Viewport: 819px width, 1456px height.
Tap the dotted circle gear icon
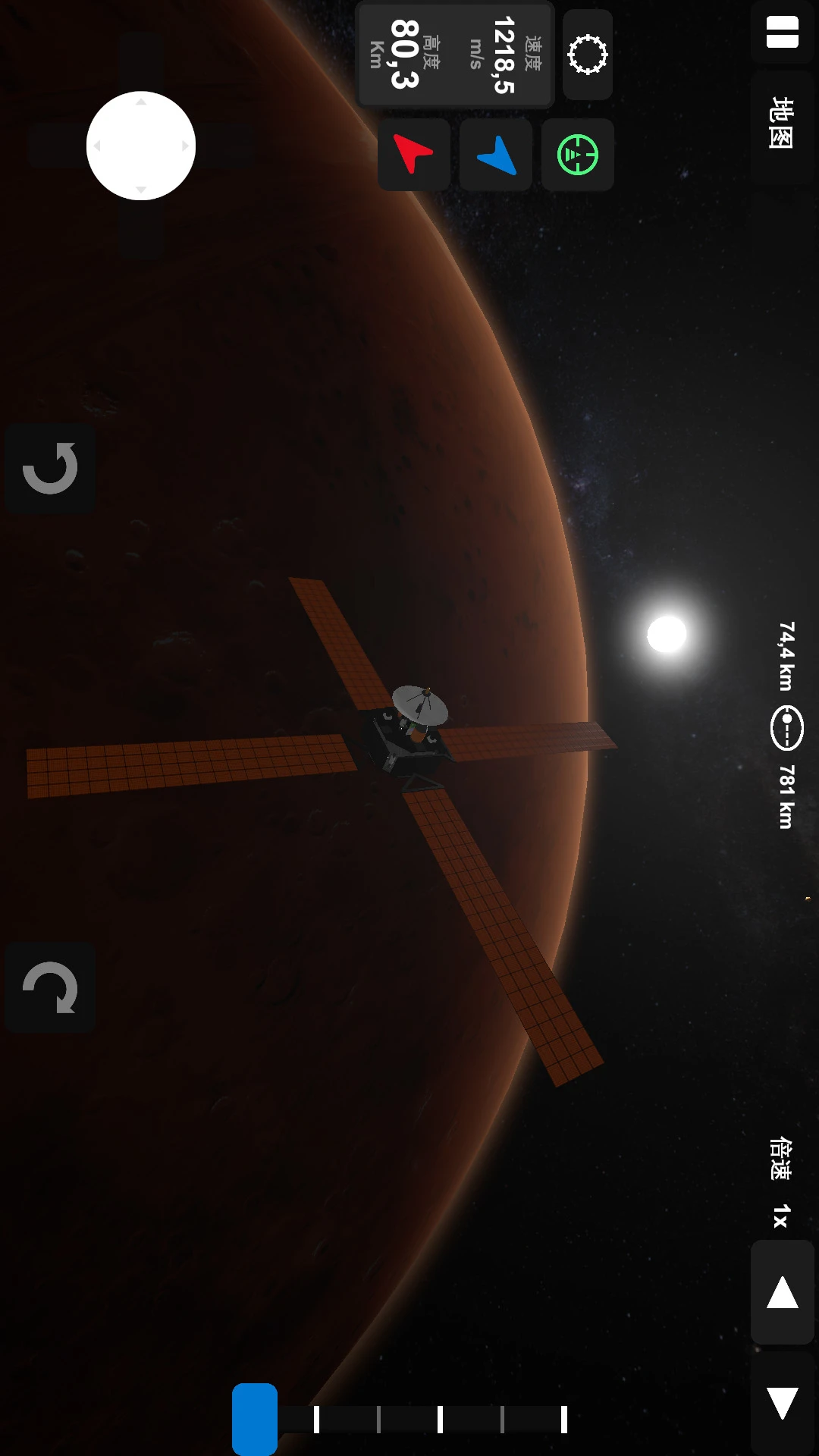coord(588,55)
